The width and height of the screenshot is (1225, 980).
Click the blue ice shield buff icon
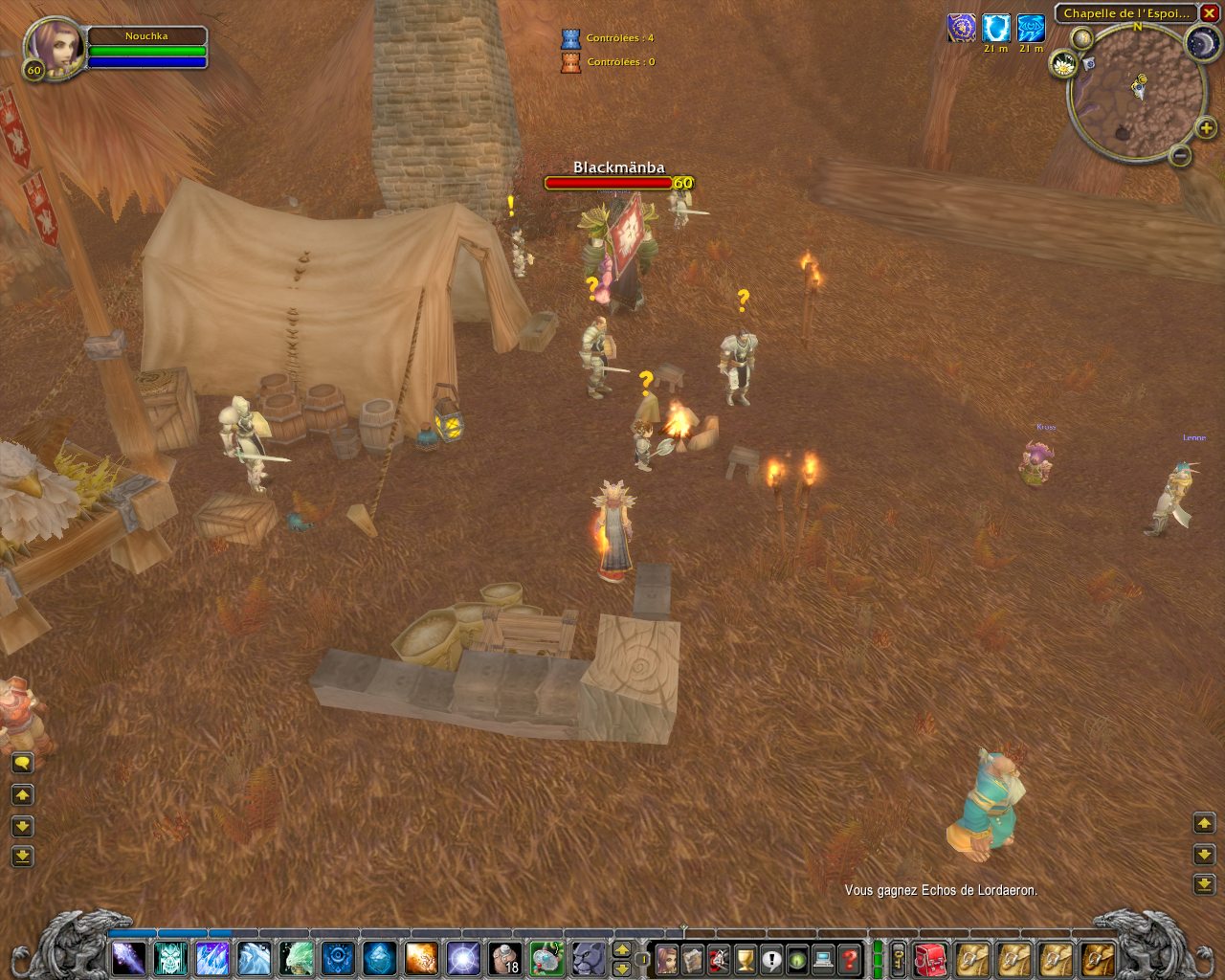click(996, 29)
